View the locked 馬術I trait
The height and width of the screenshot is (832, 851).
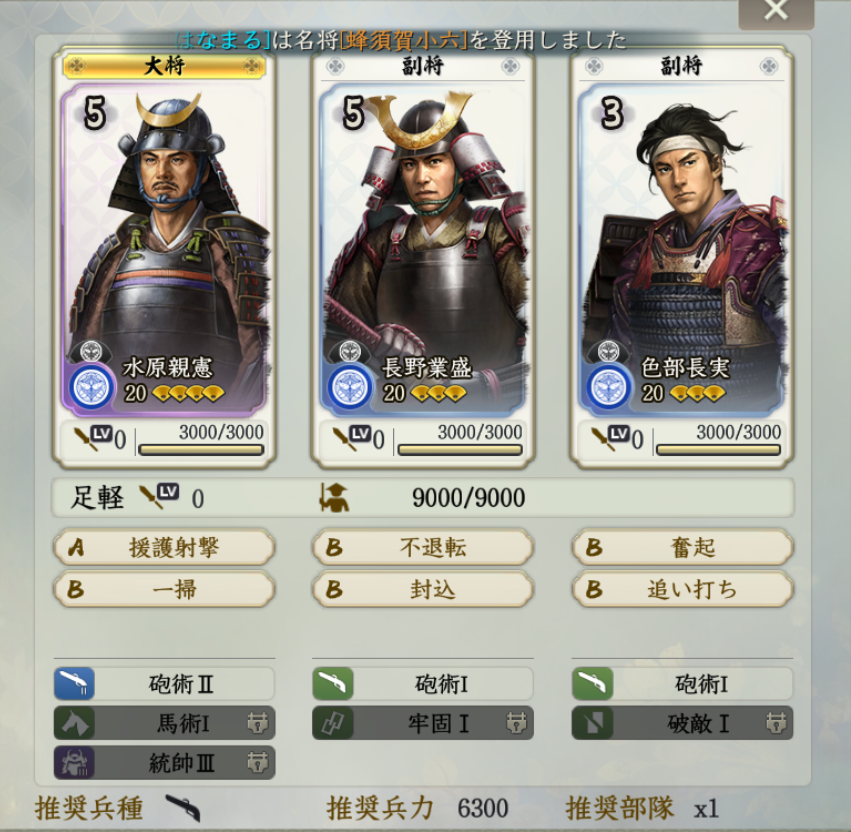[164, 722]
